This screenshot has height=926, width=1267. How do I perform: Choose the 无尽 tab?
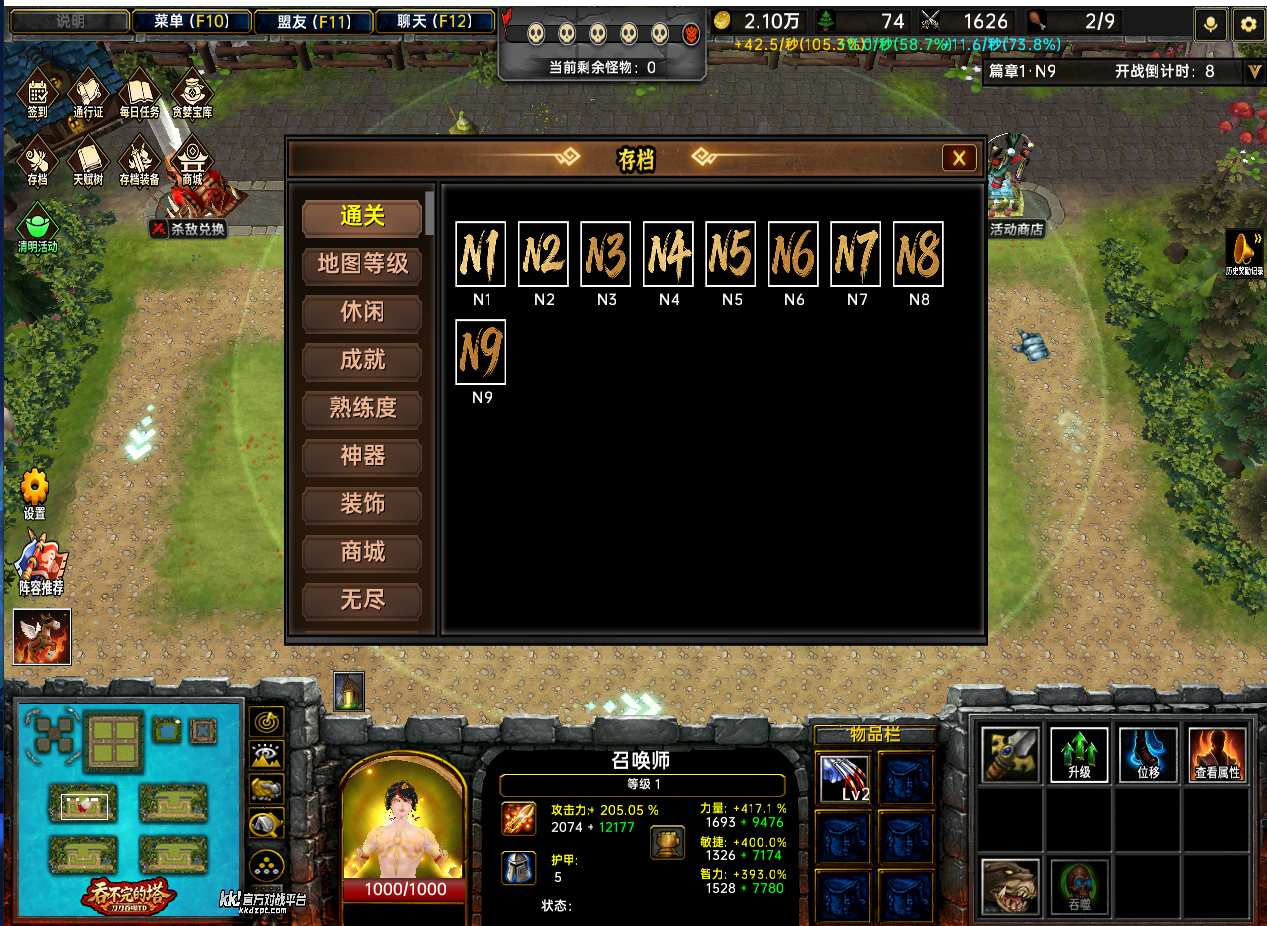coord(362,600)
